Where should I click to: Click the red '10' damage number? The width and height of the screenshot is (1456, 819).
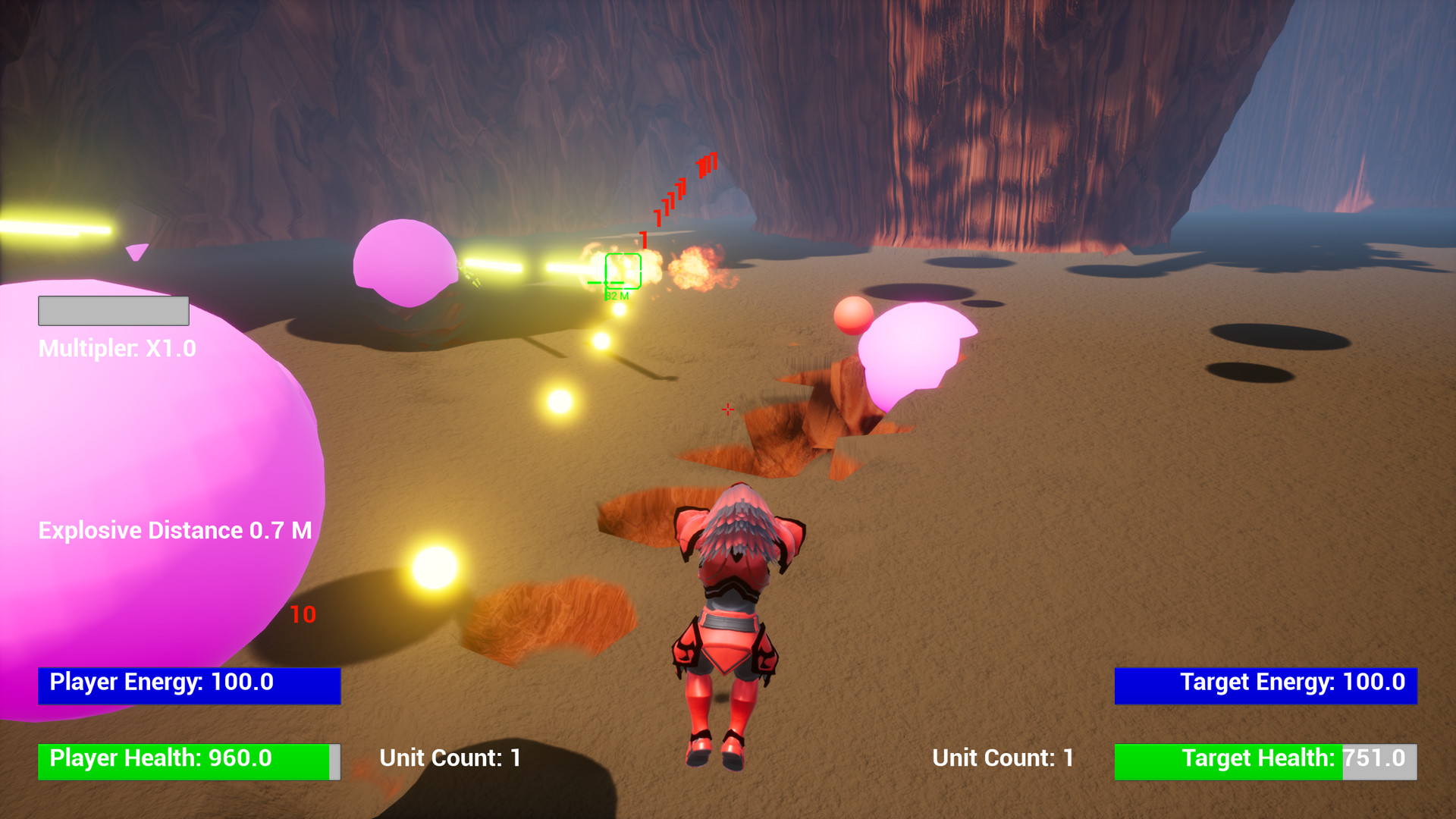tap(302, 616)
